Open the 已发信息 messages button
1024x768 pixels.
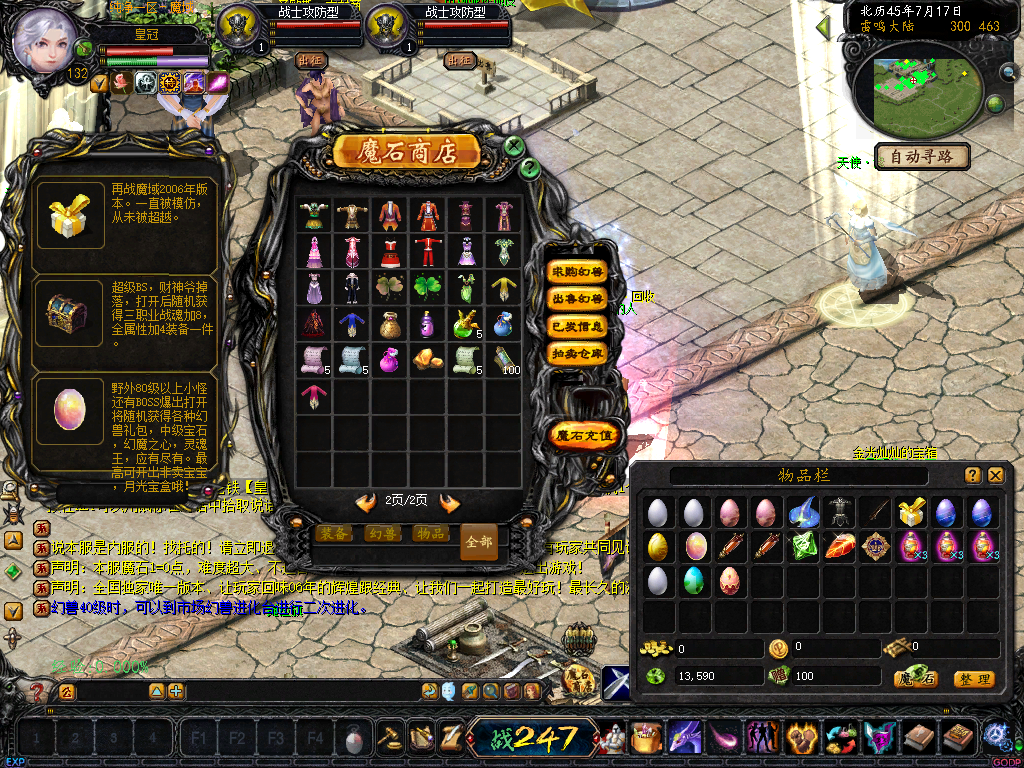click(578, 326)
